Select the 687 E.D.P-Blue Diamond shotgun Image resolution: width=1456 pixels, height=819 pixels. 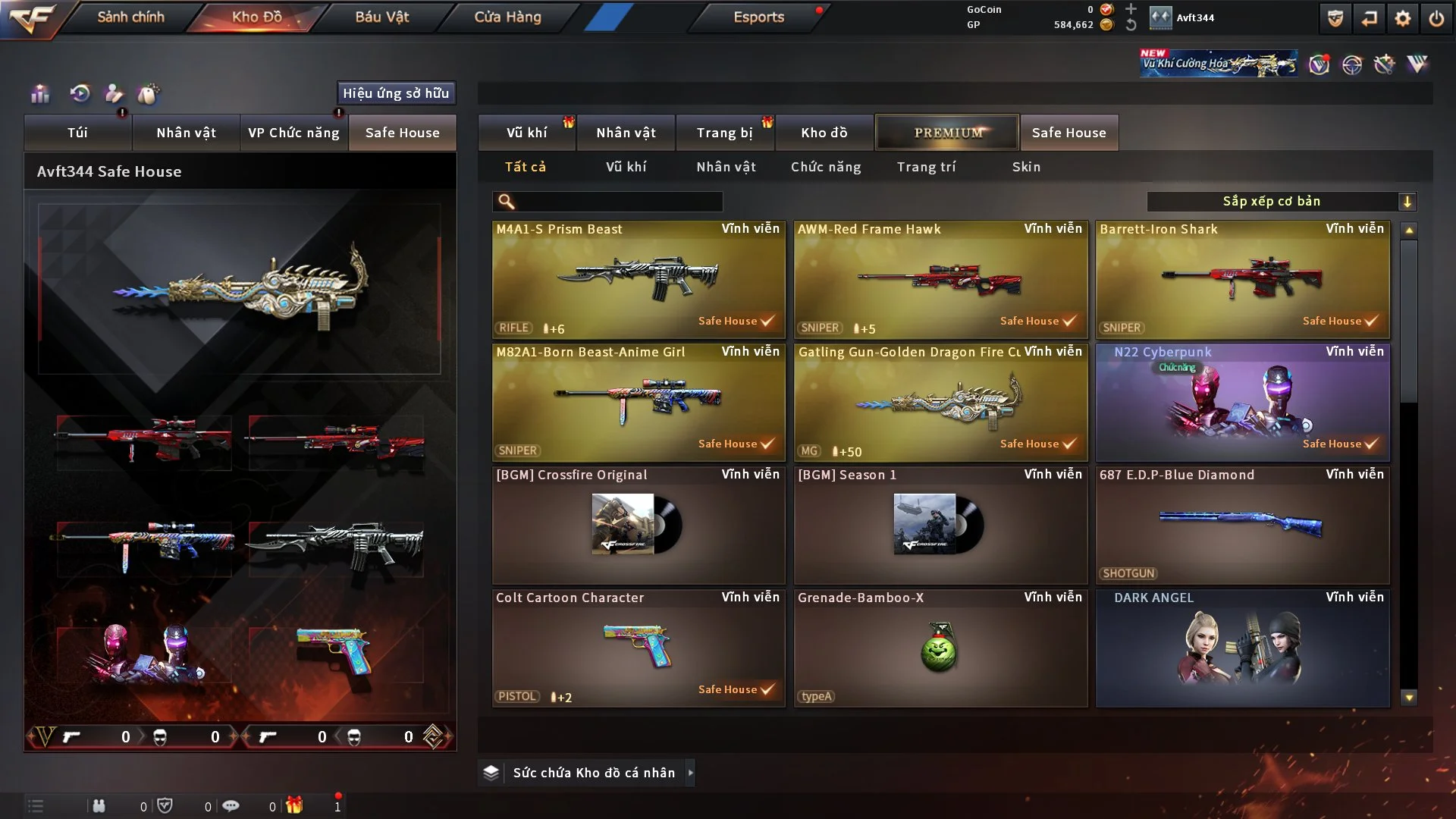[1242, 526]
